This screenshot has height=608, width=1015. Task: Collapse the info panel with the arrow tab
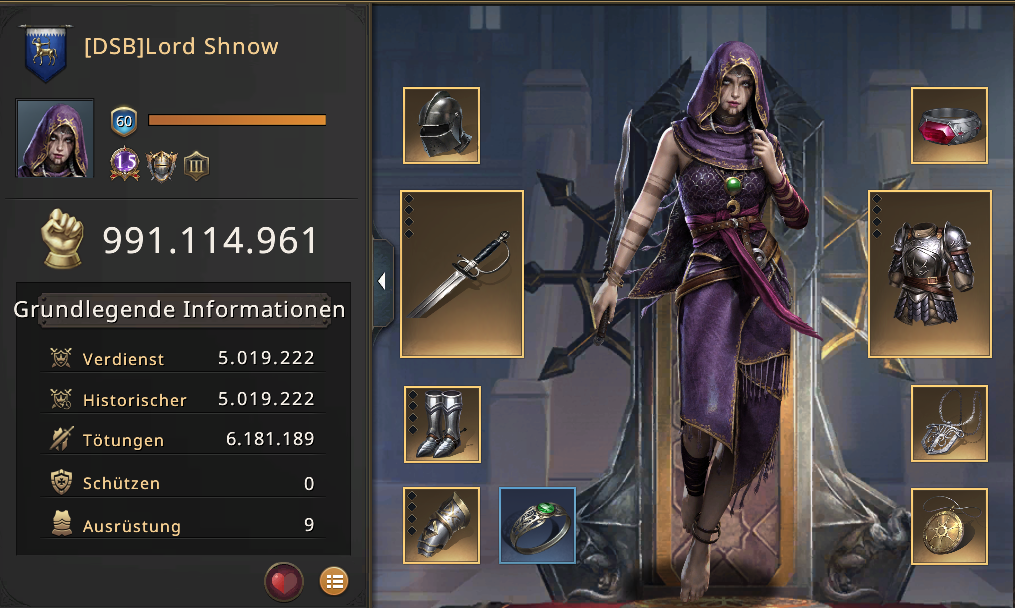point(382,282)
